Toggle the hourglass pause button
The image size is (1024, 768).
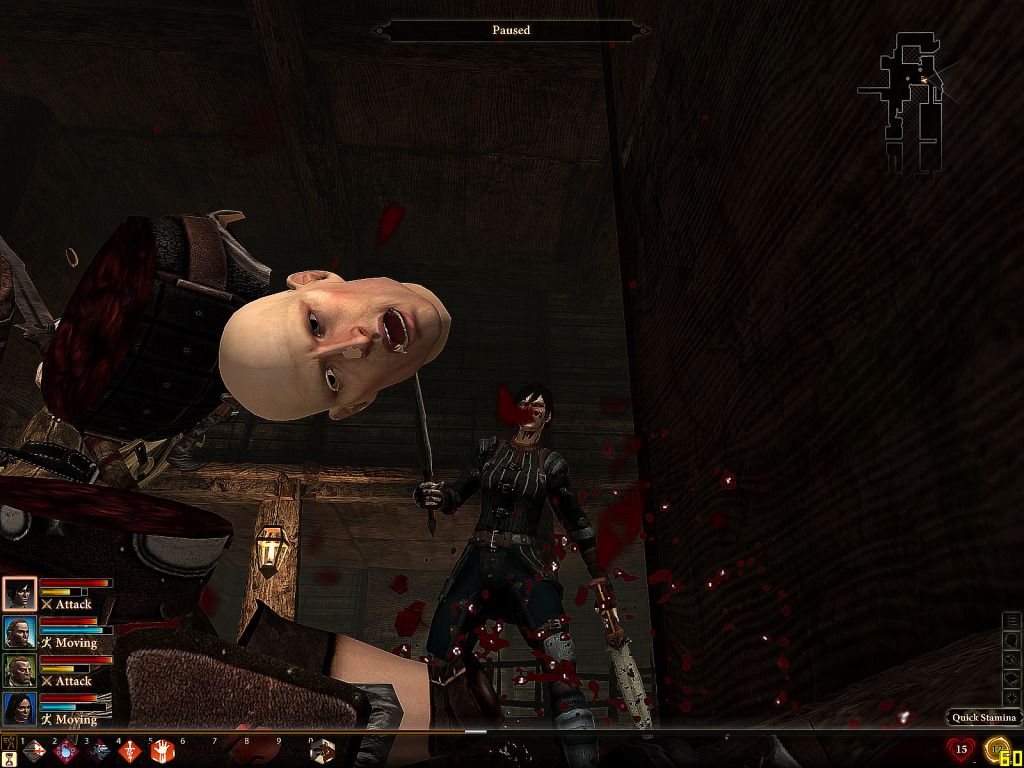click(9, 759)
